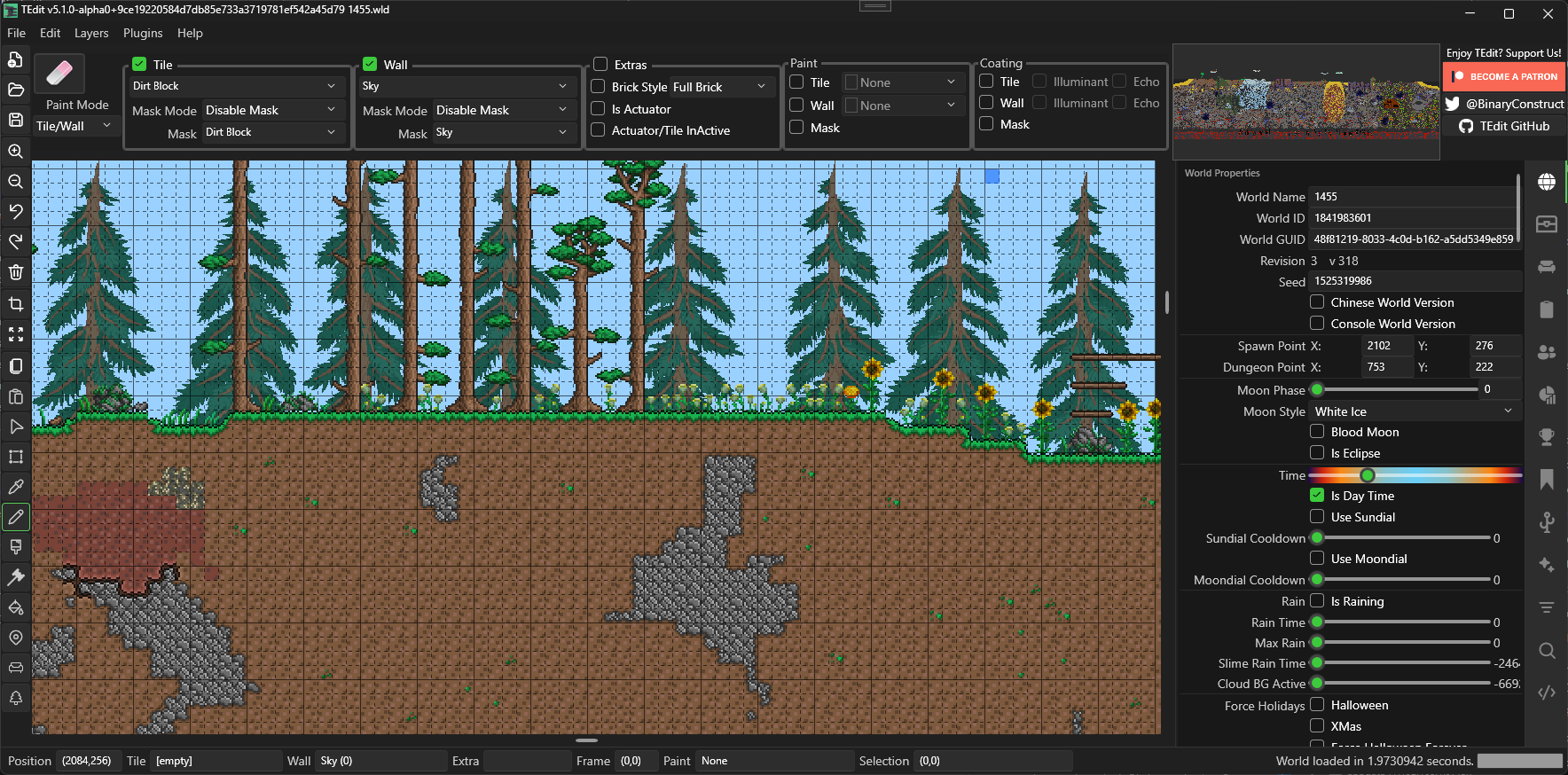This screenshot has height=775, width=1568.
Task: Enable the Blood Moon option
Action: click(x=1317, y=432)
